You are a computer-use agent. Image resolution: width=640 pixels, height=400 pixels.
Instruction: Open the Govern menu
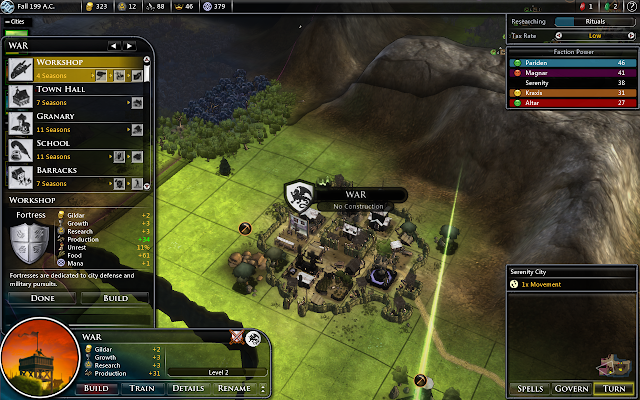click(x=572, y=388)
